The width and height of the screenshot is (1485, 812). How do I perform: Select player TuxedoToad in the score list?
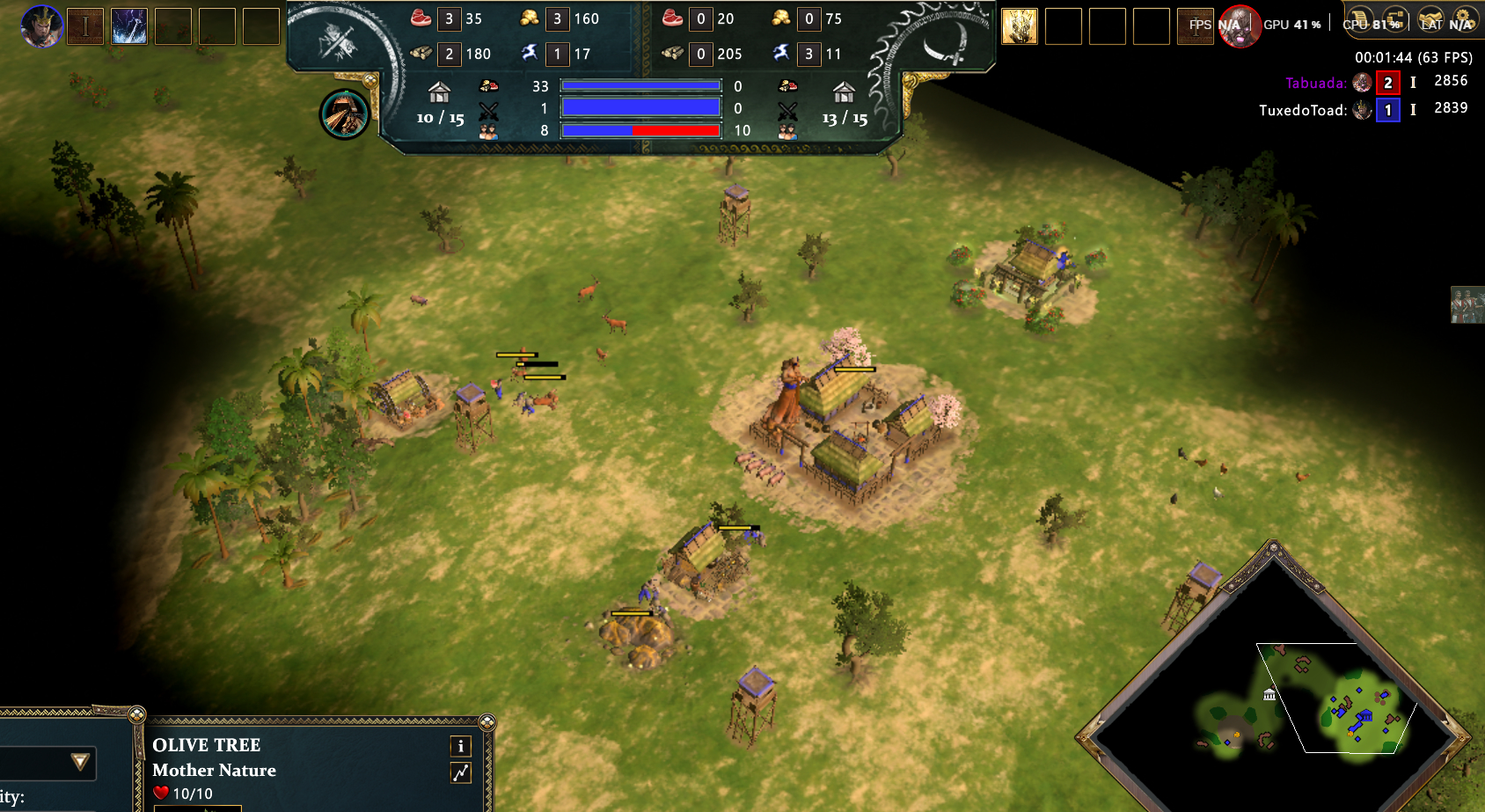1302,110
